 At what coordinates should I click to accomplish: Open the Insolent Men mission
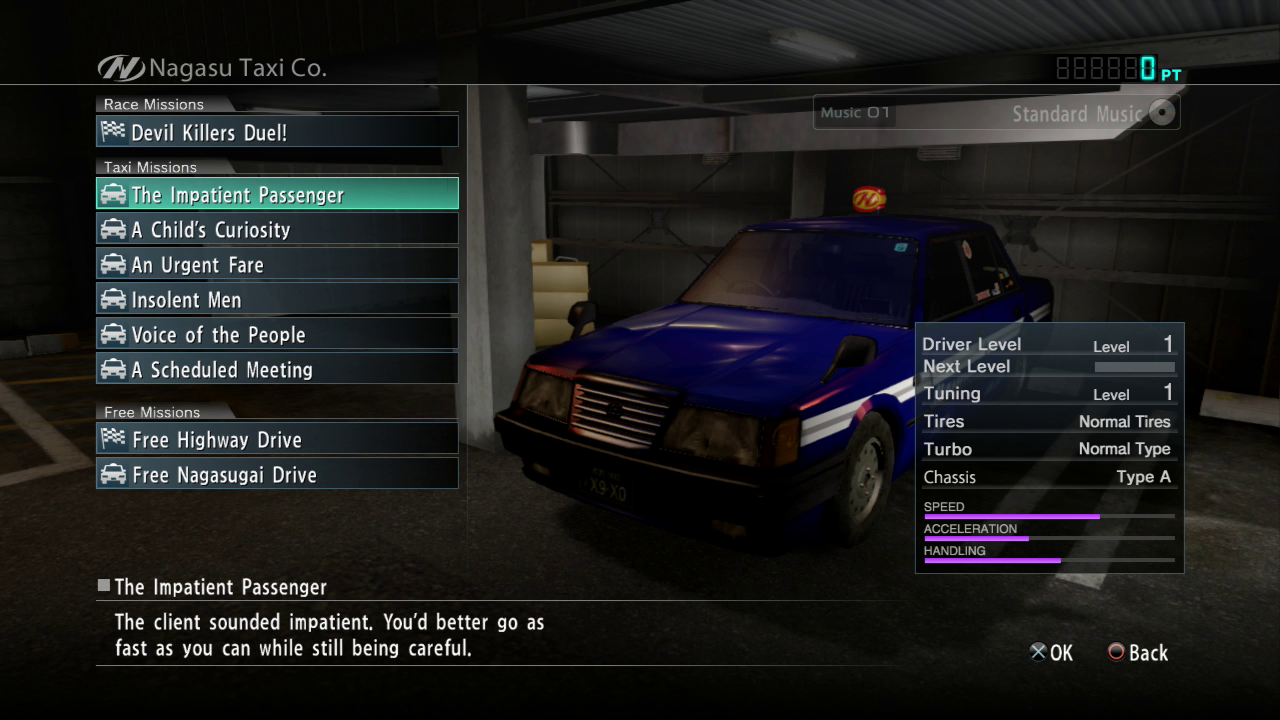[x=277, y=299]
